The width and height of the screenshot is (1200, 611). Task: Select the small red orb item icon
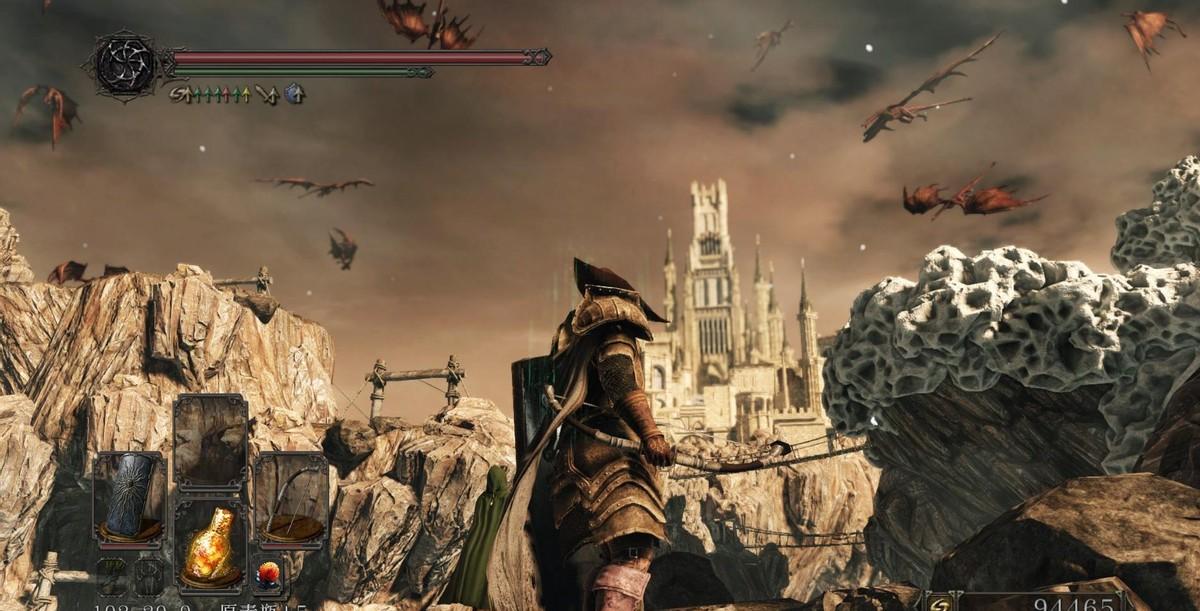[x=270, y=574]
